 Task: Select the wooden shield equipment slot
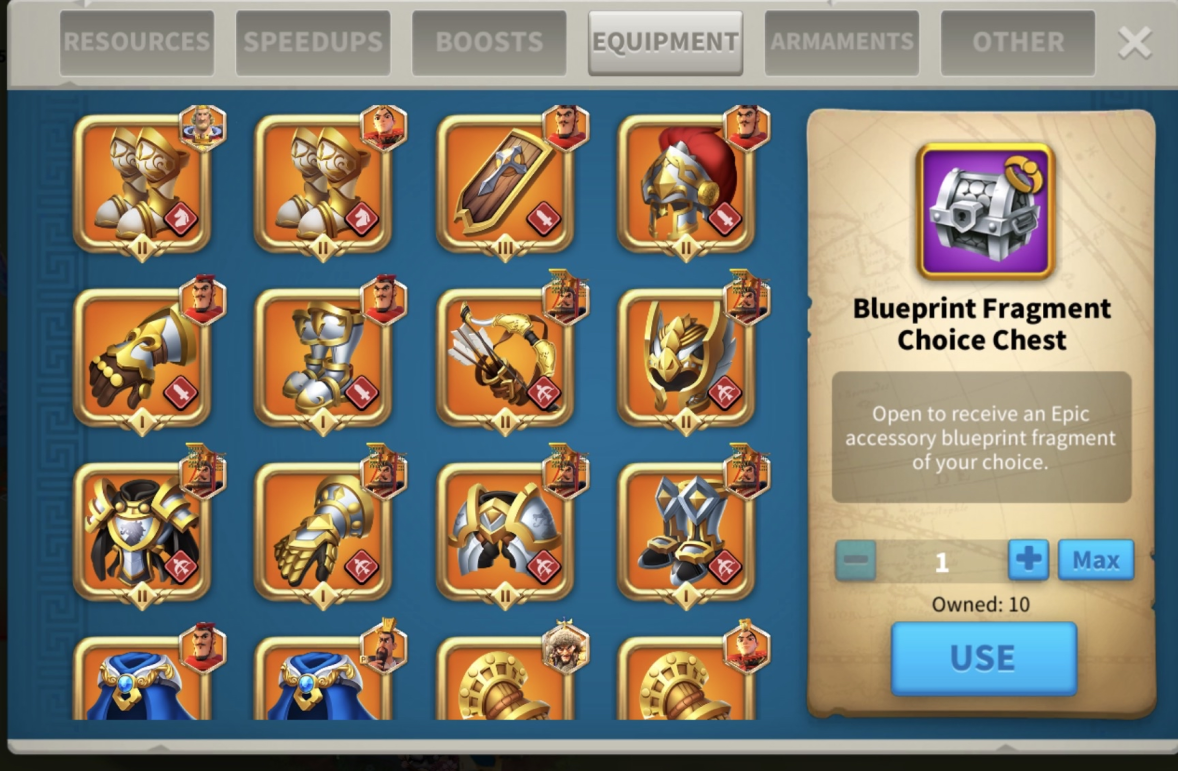[504, 184]
